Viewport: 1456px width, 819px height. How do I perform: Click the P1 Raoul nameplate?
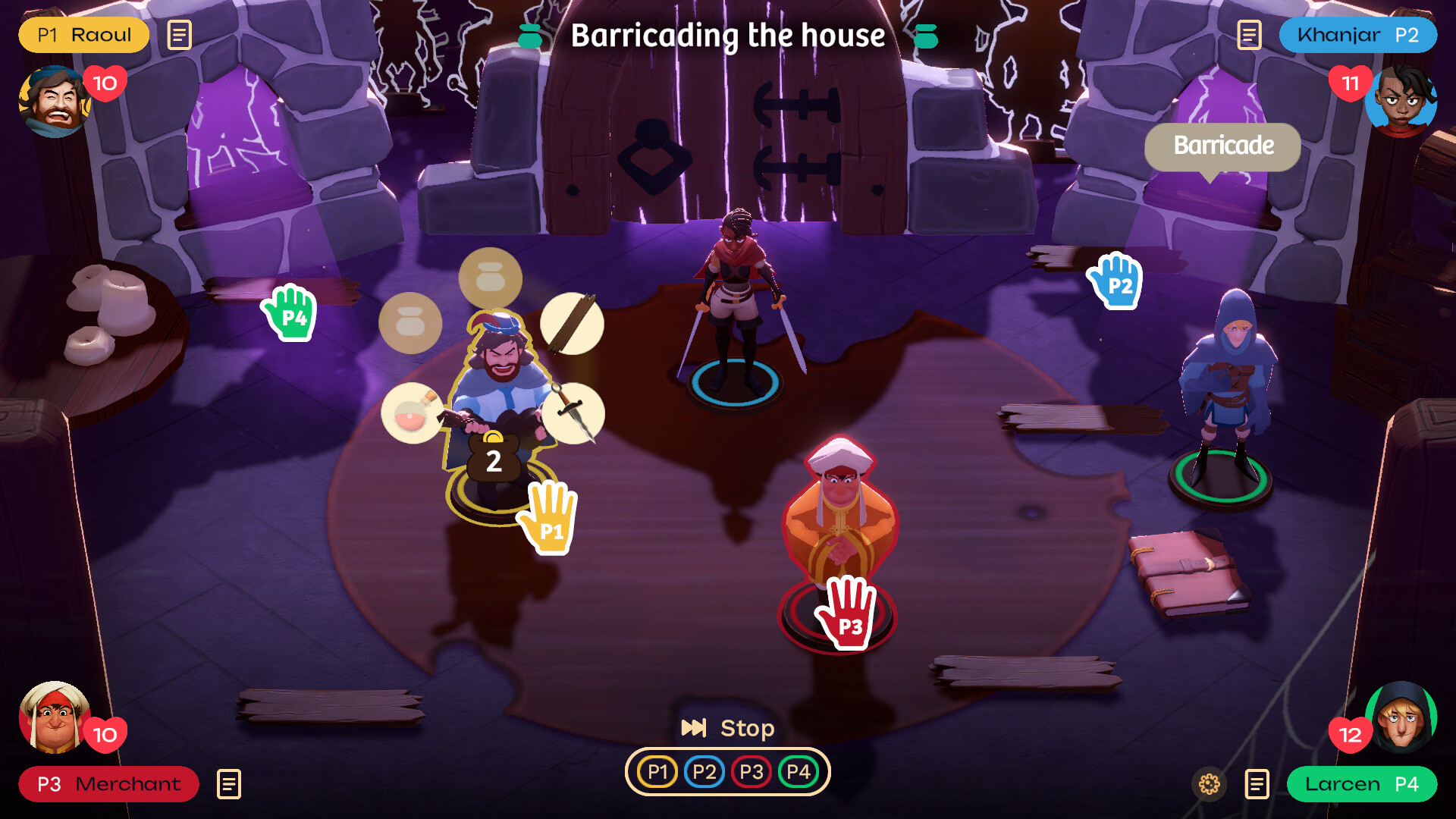(83, 35)
